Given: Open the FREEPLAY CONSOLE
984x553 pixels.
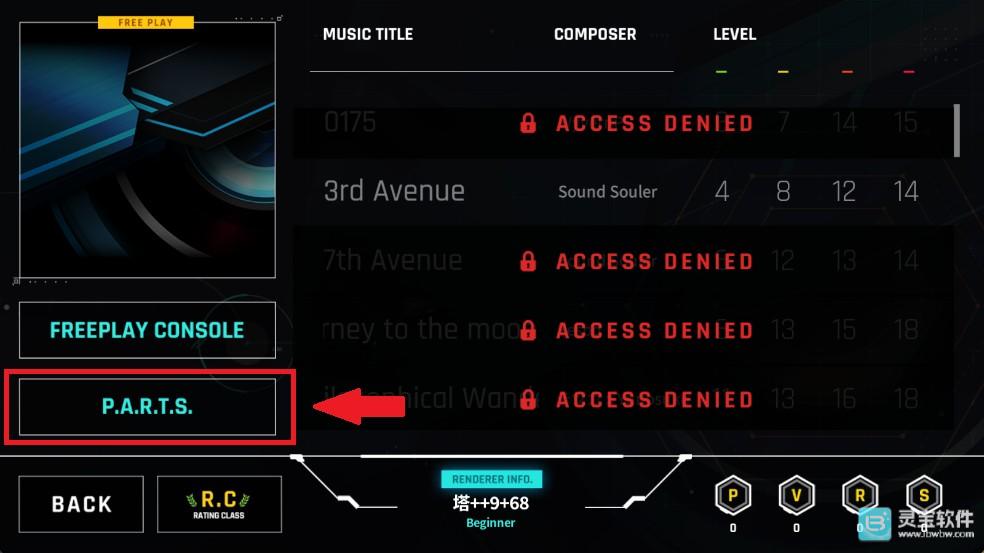Looking at the screenshot, I should point(147,330).
